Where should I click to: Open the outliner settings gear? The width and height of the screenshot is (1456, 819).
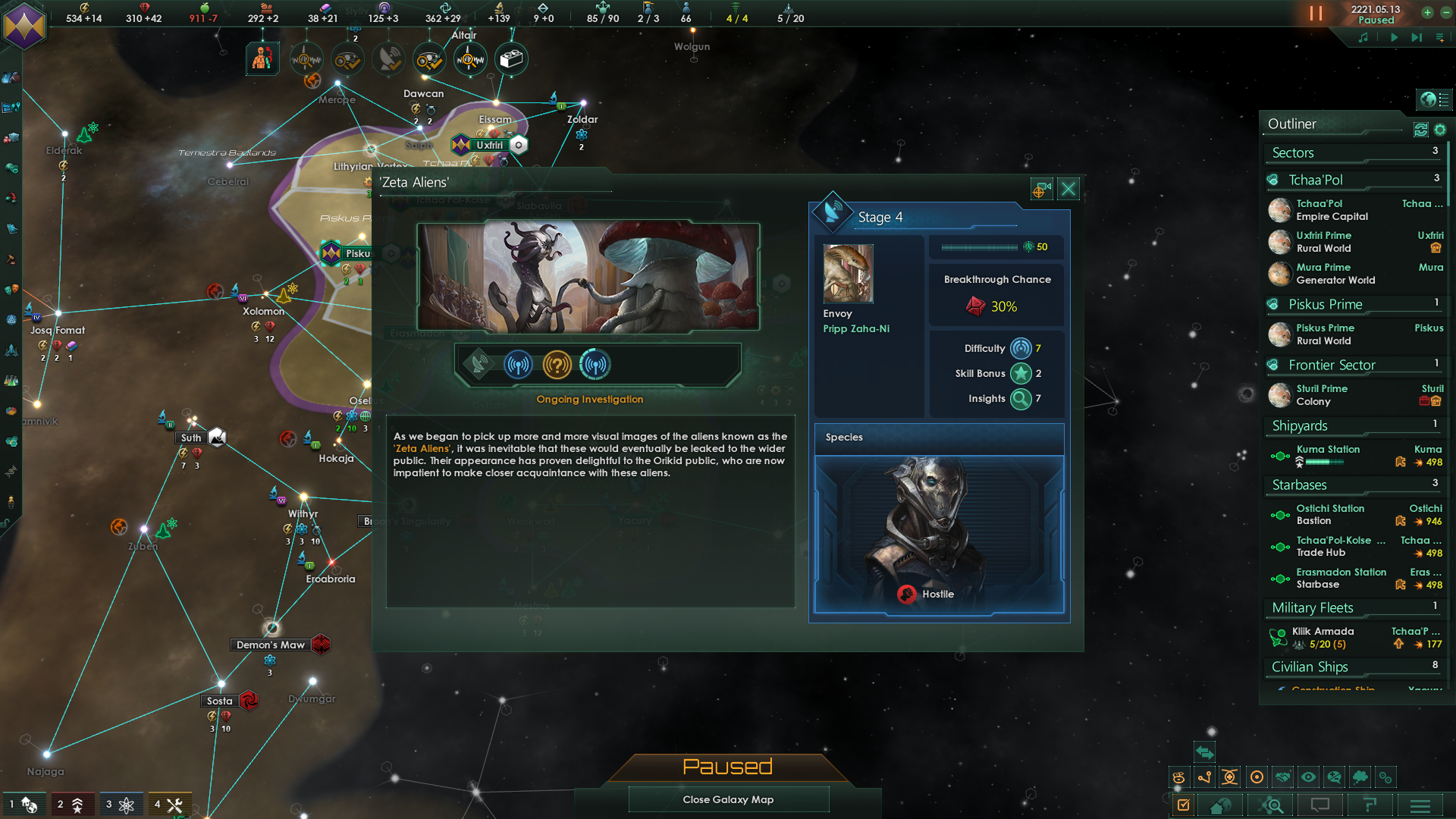(1440, 130)
